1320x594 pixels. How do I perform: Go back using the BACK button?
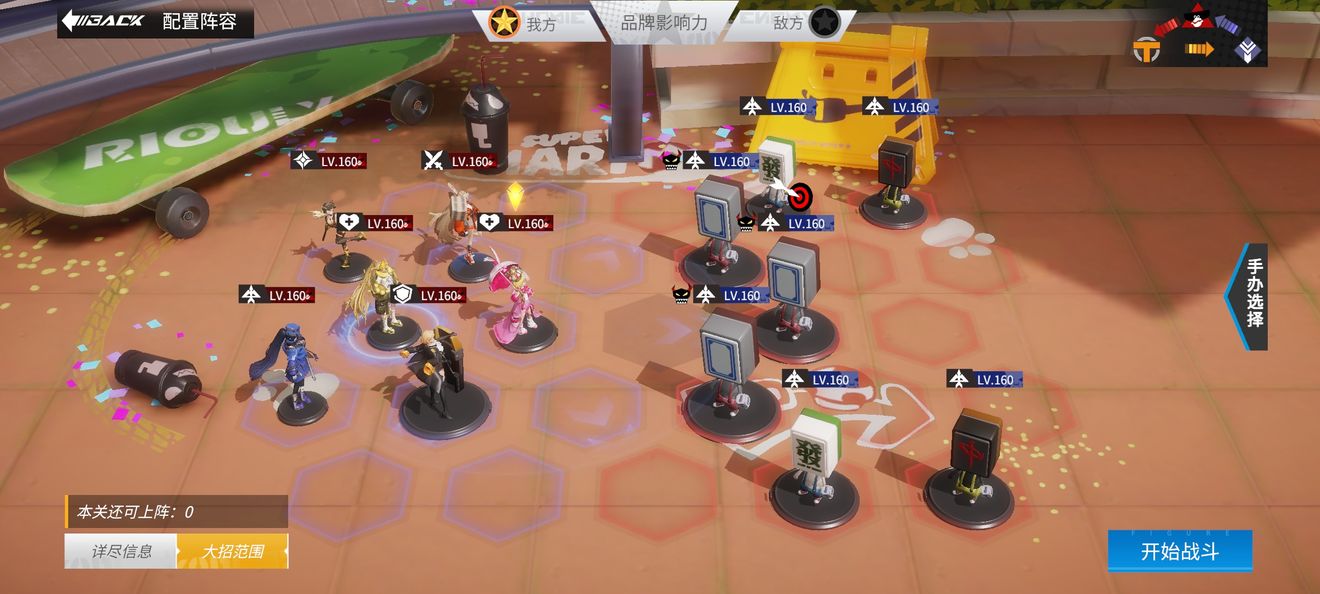coord(104,21)
